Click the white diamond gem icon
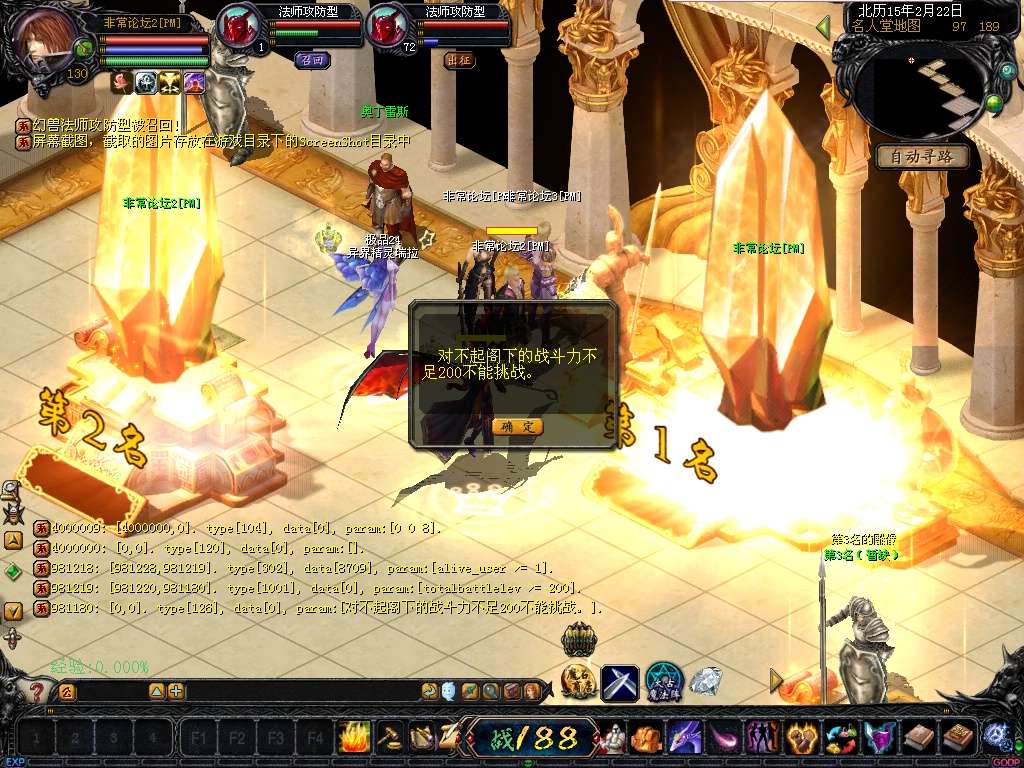The width and height of the screenshot is (1024, 768). click(706, 682)
